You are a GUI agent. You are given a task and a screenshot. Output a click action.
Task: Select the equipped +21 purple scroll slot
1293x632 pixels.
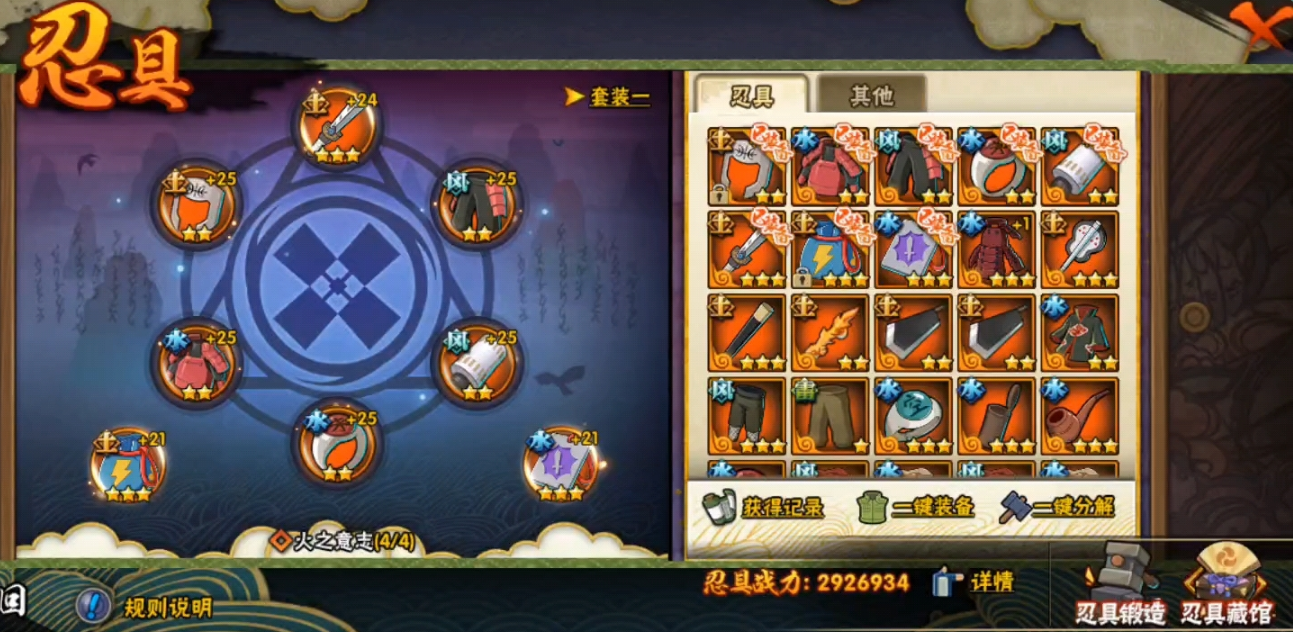pos(560,463)
